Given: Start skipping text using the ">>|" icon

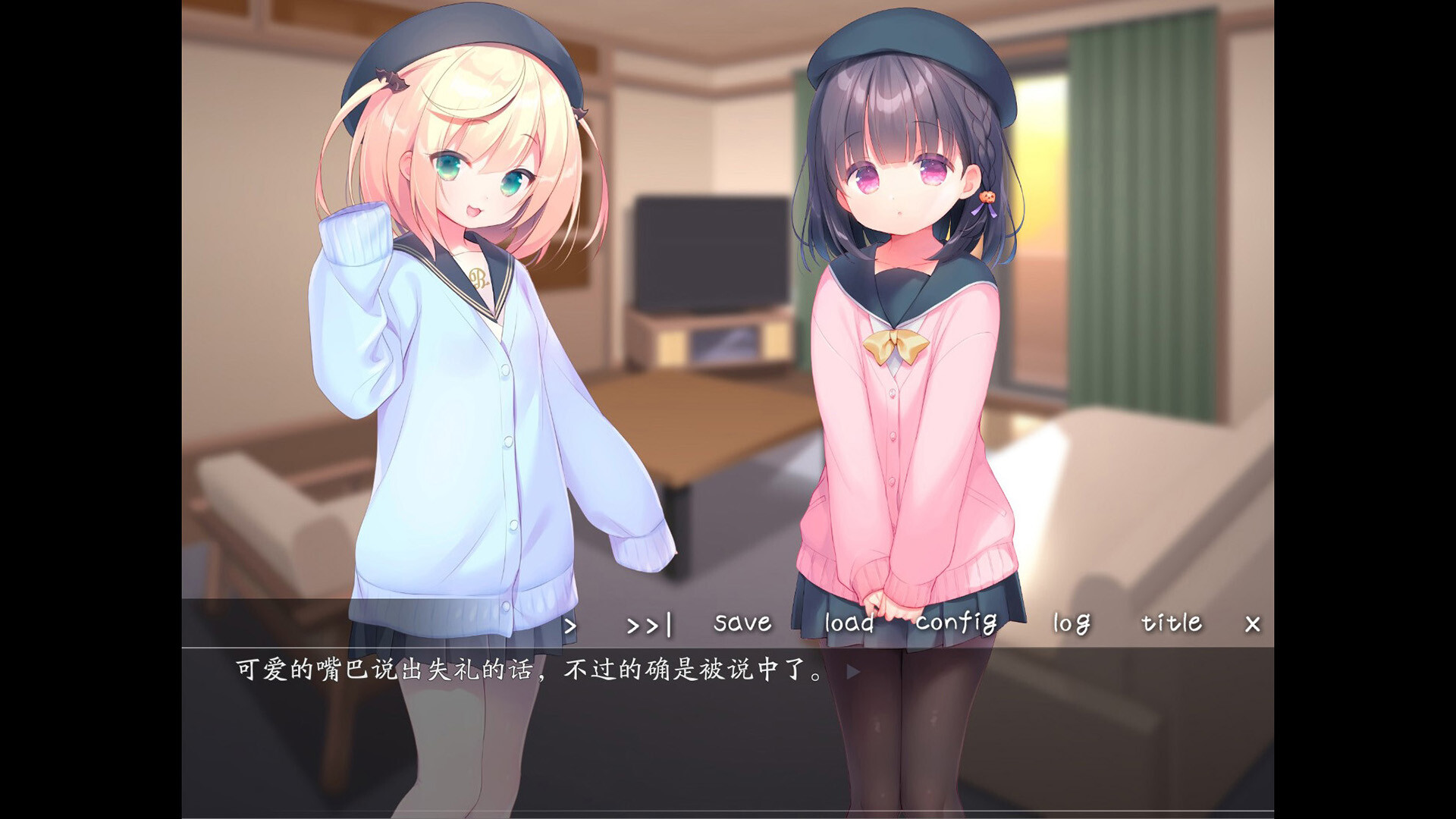Looking at the screenshot, I should (648, 623).
